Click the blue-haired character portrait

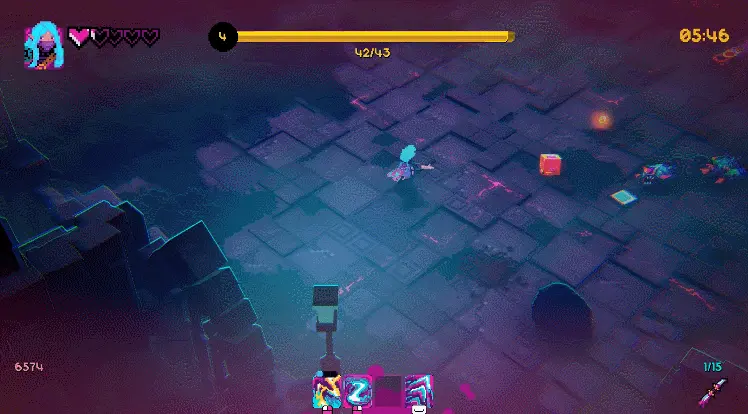pyautogui.click(x=44, y=46)
